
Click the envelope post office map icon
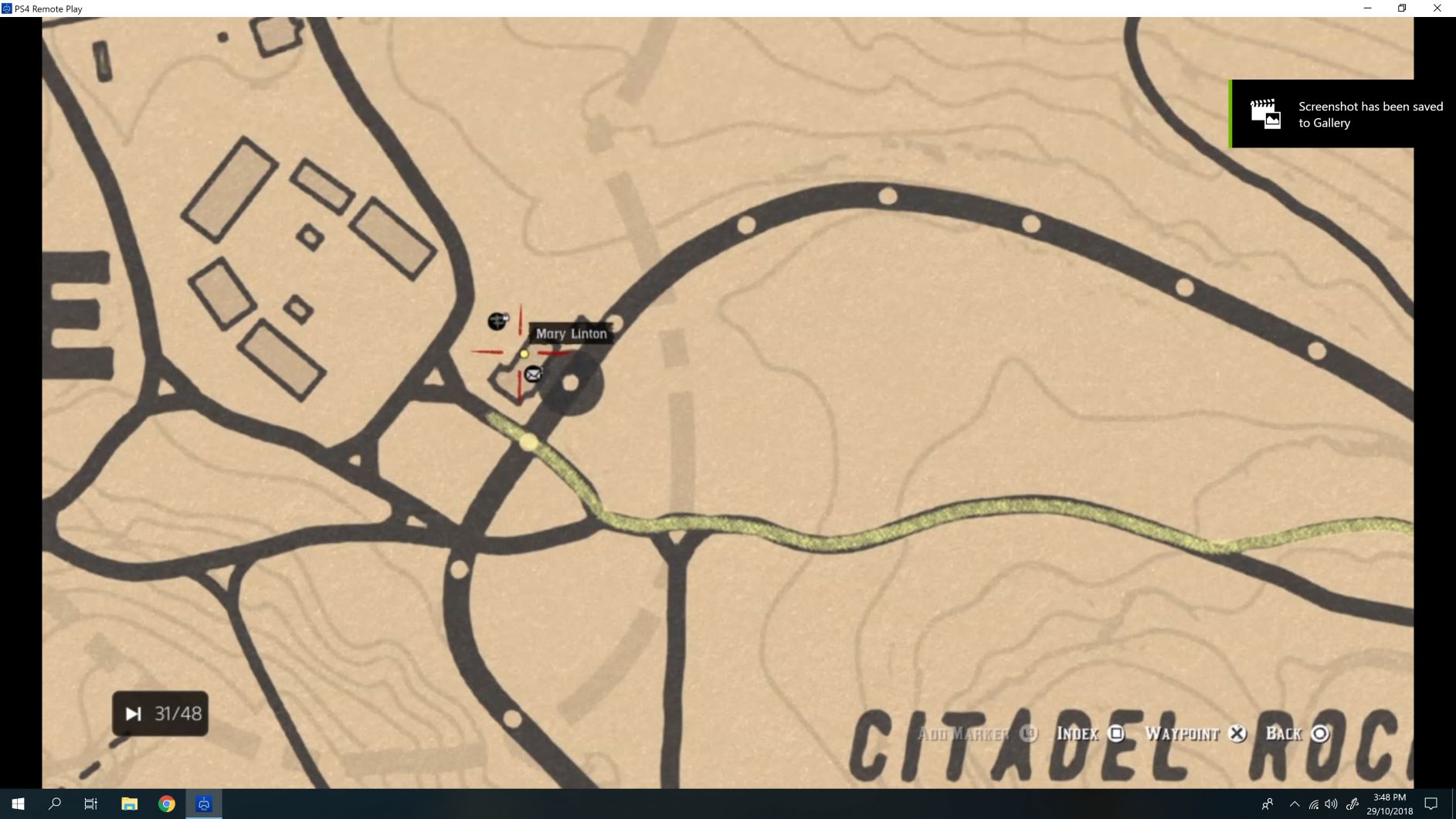533,375
